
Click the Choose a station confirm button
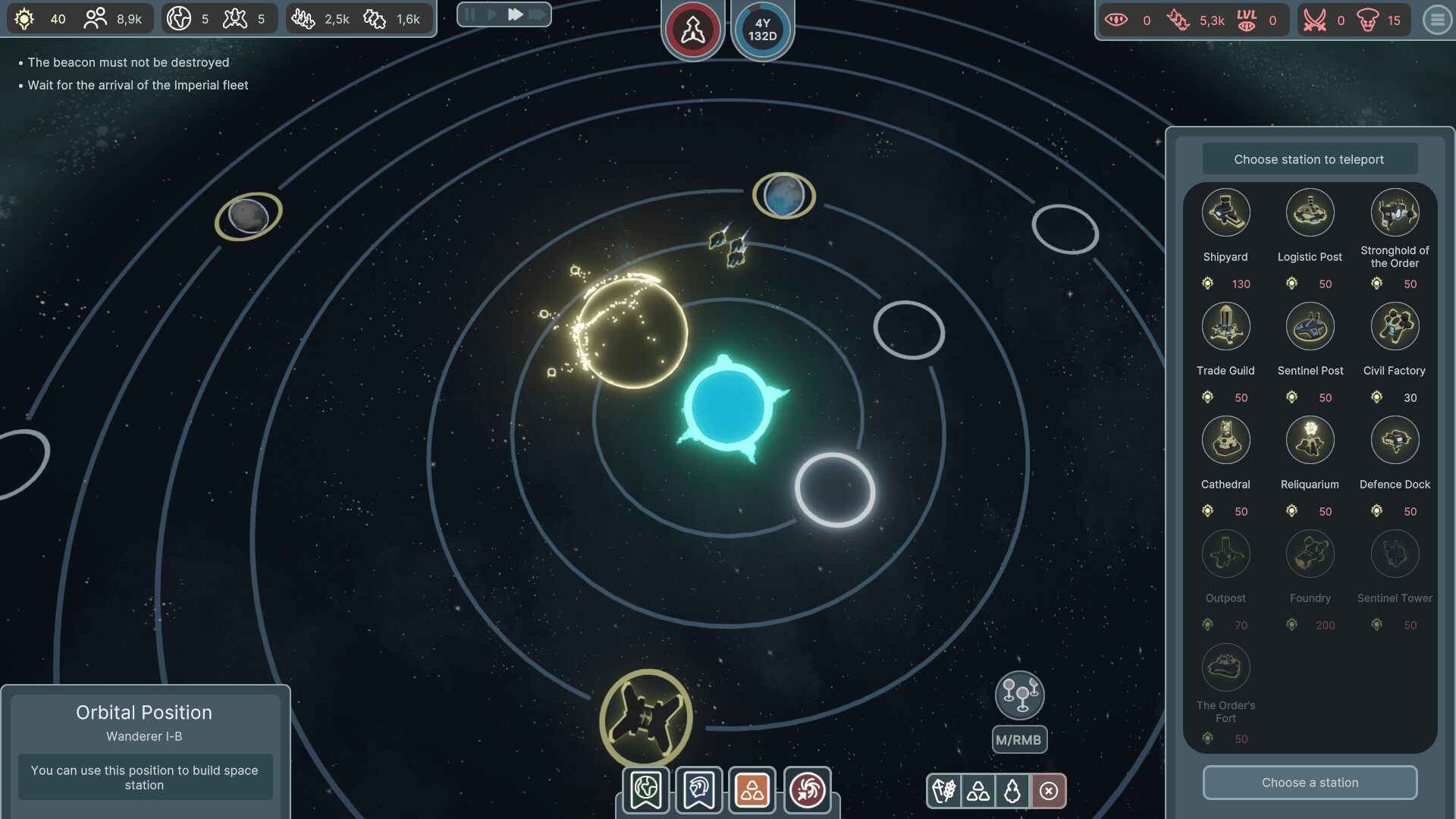(x=1310, y=783)
